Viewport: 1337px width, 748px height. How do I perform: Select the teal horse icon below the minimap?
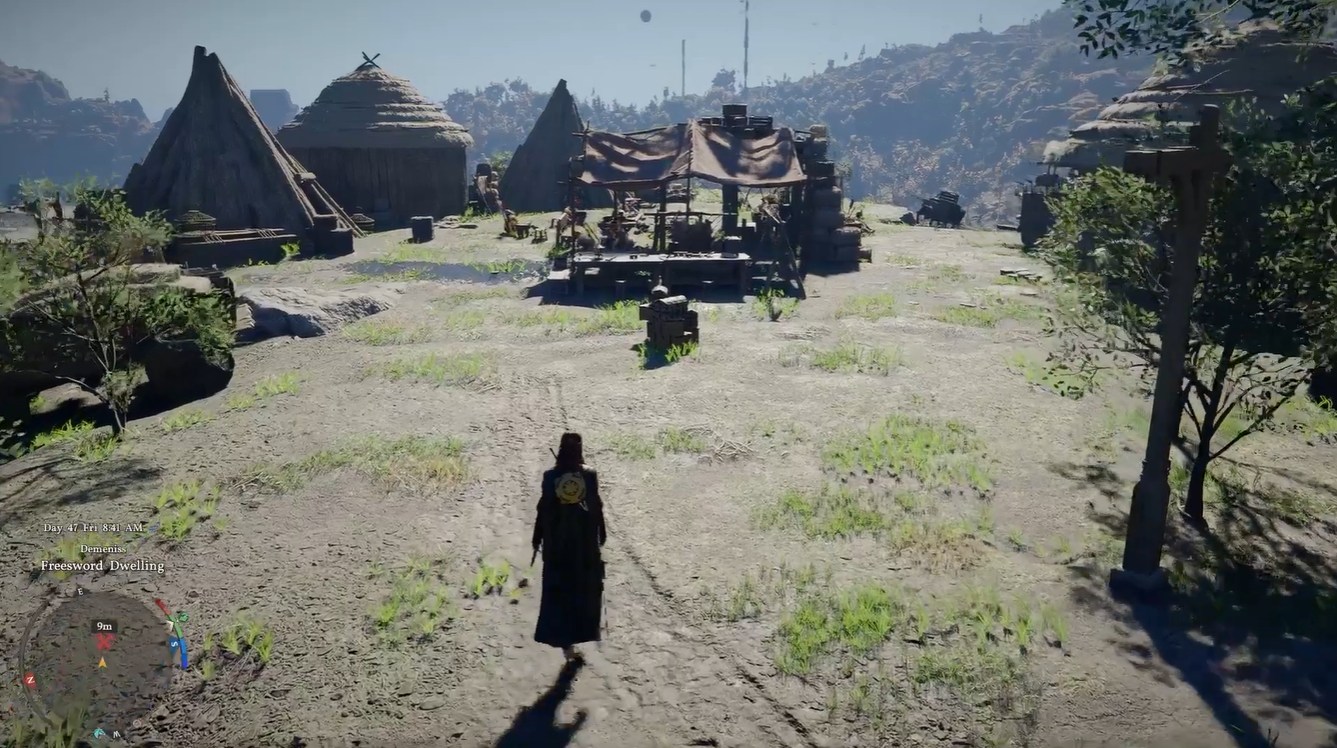tap(99, 732)
